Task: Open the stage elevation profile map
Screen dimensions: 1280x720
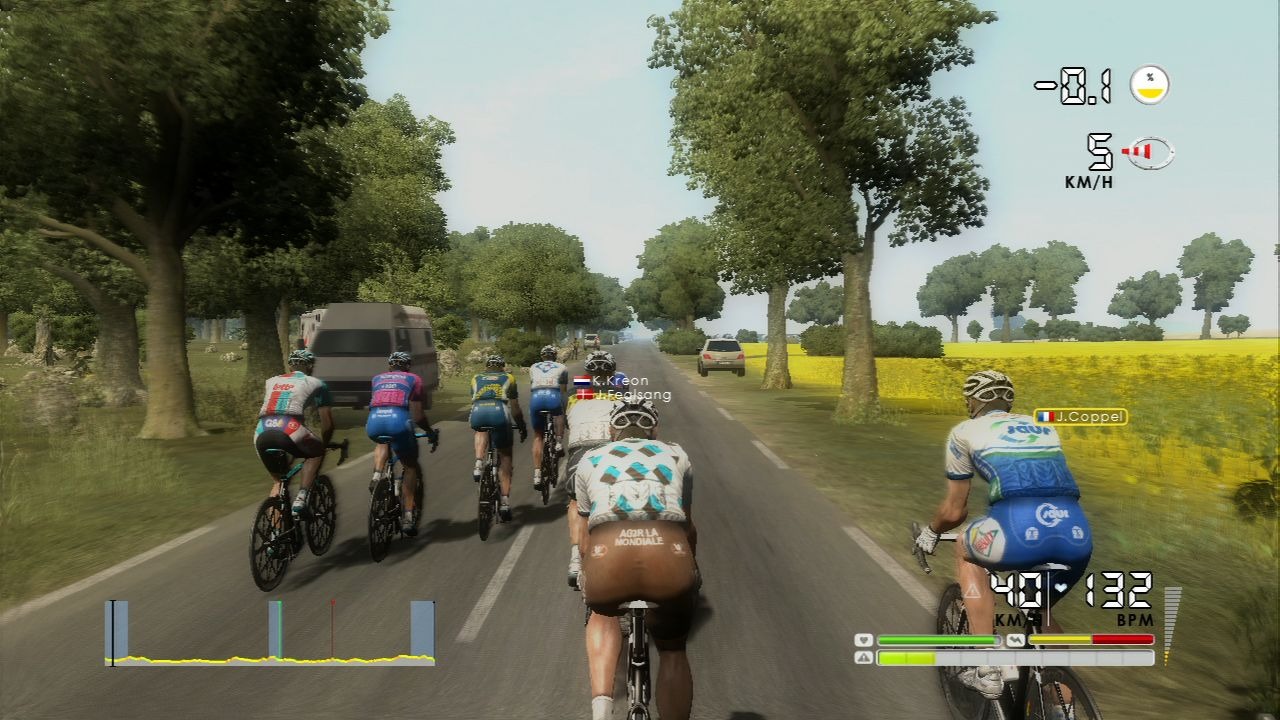Action: [270, 634]
